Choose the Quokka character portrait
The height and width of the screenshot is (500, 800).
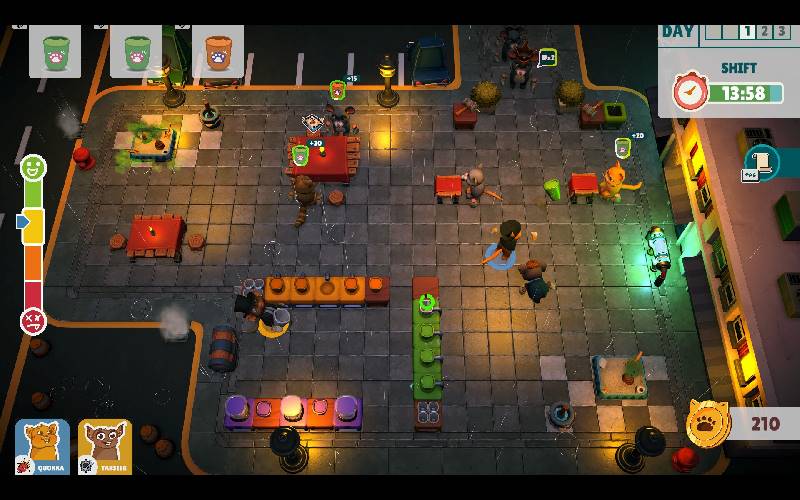tap(42, 446)
